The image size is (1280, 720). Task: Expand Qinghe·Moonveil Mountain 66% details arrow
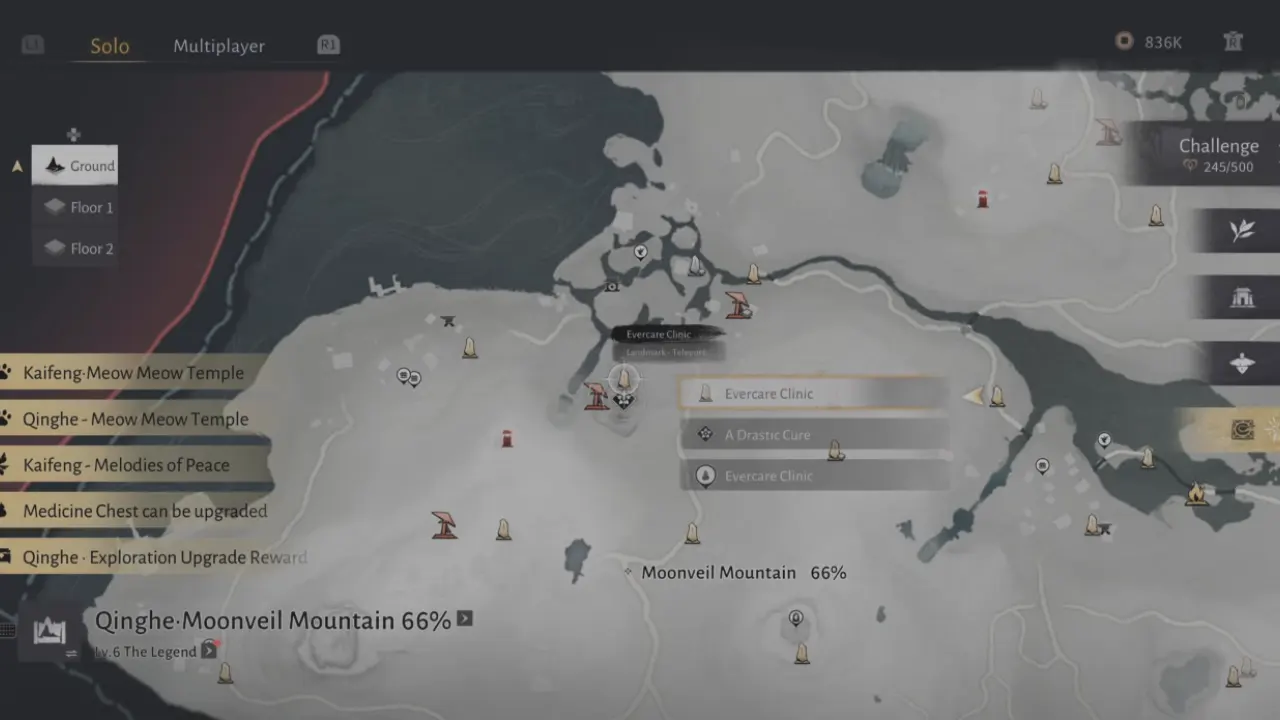click(x=465, y=619)
